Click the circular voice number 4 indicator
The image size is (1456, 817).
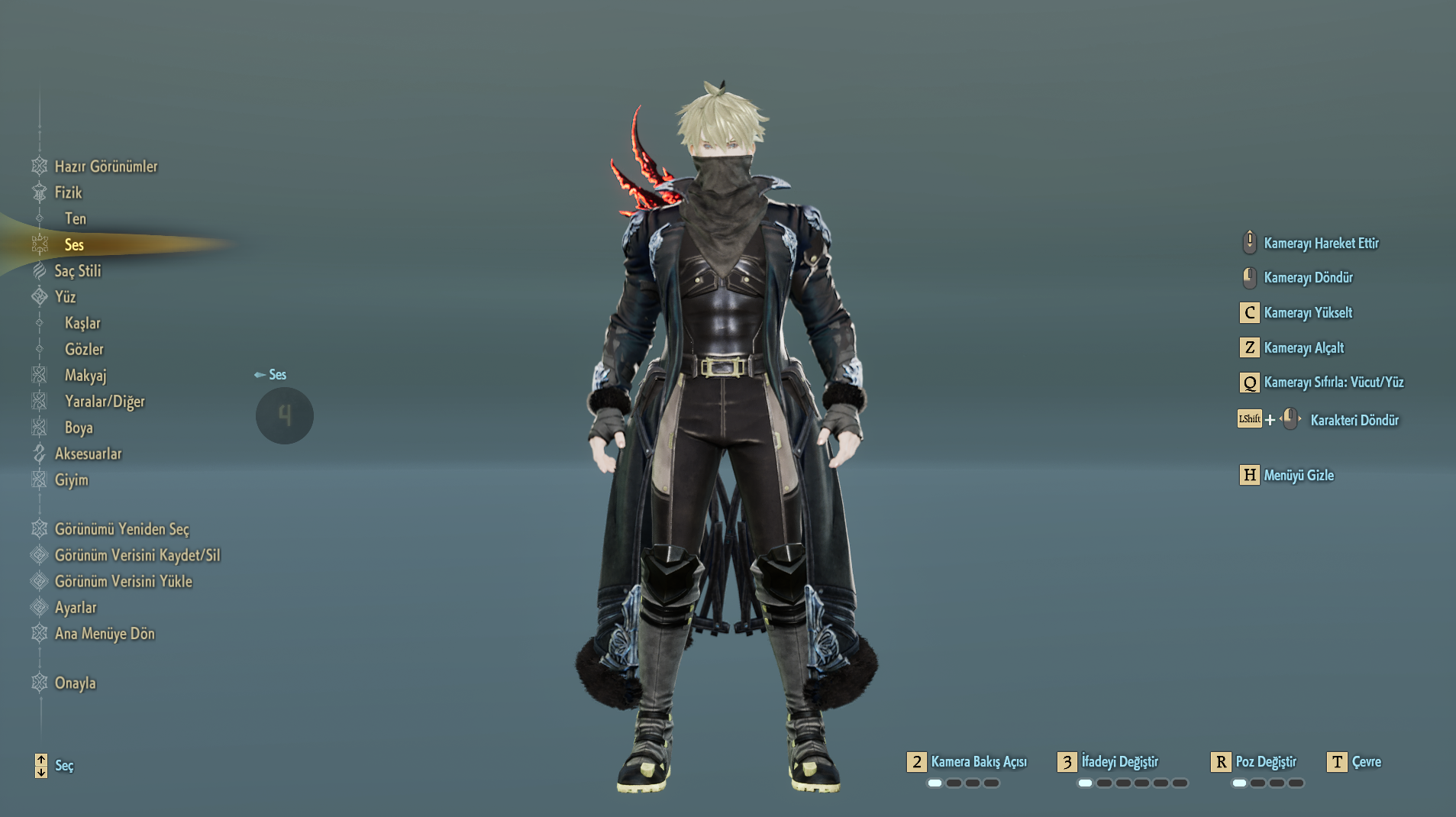(x=284, y=415)
